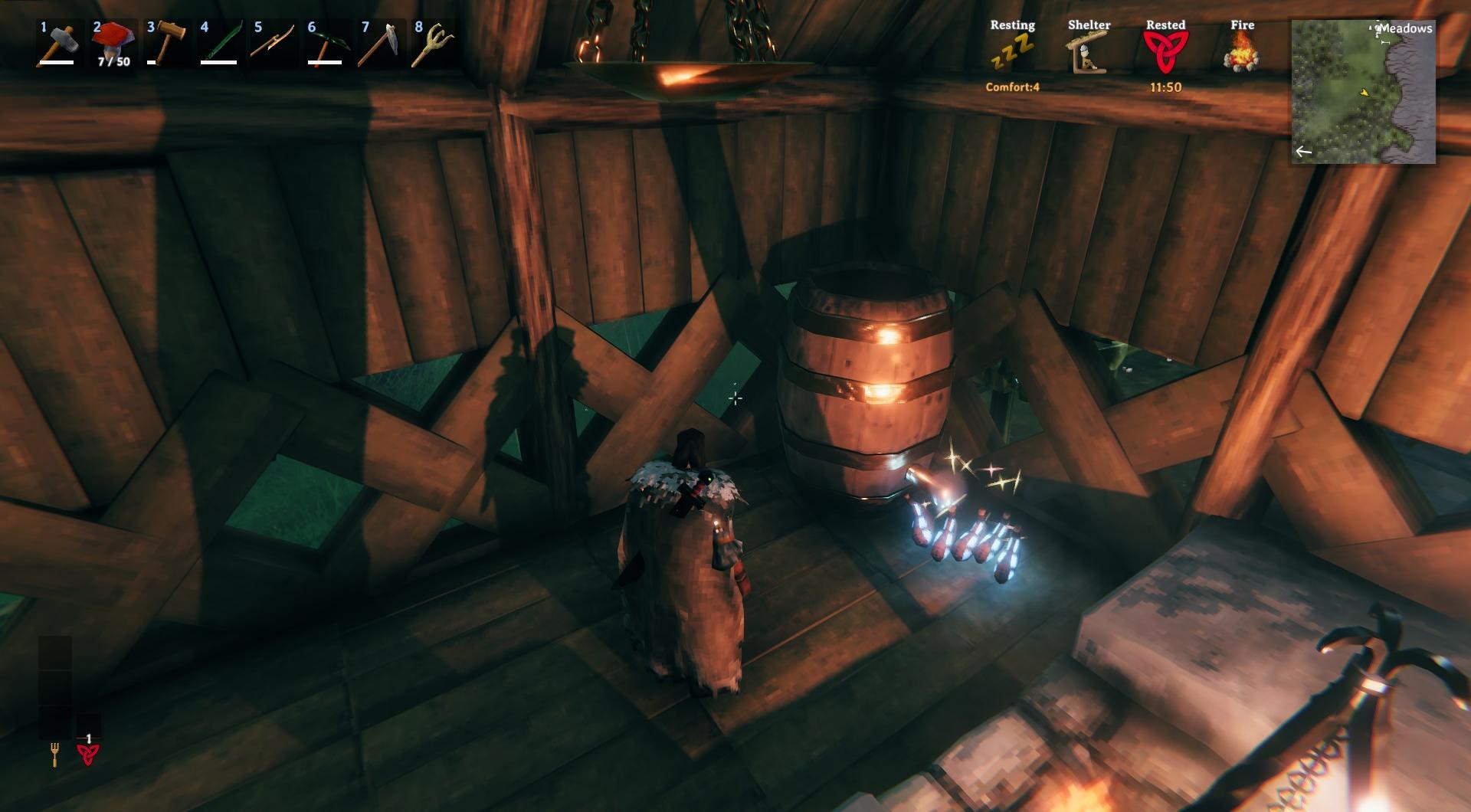The image size is (1471, 812).
Task: Open the Meadows minimap
Action: [1363, 92]
